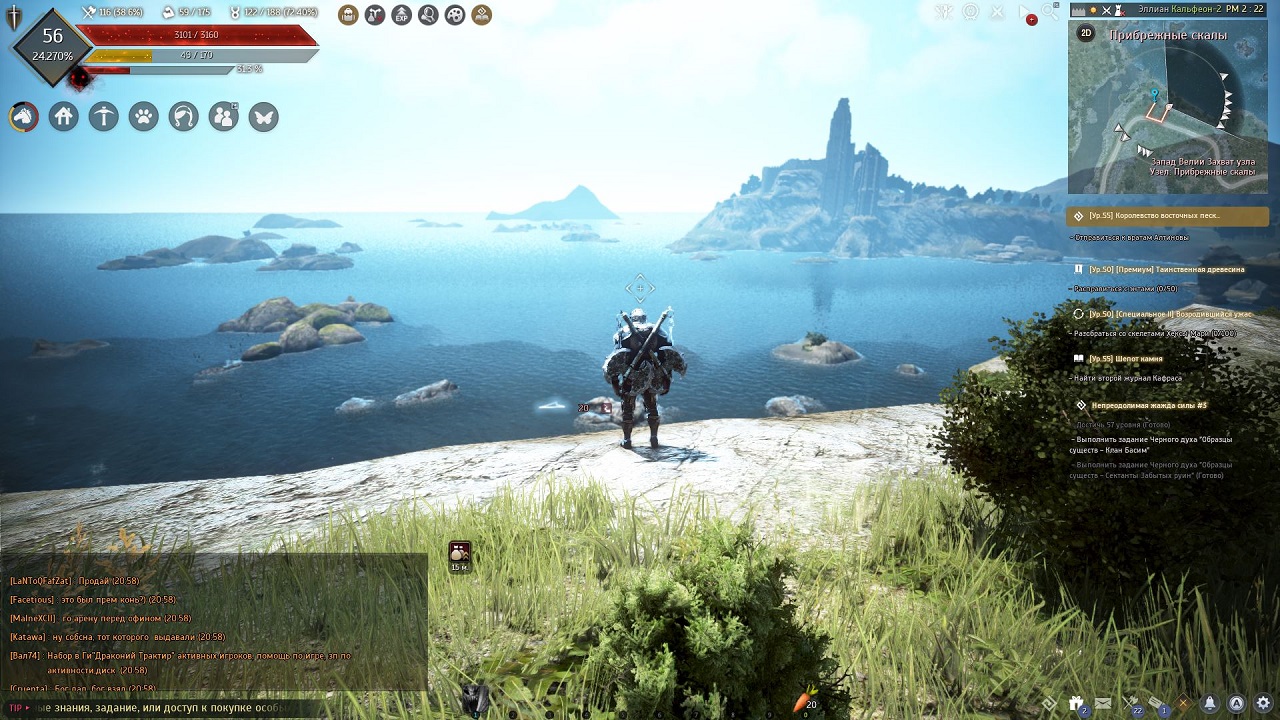This screenshot has height=720, width=1280.
Task: Click the house residence icon
Action: tap(64, 117)
